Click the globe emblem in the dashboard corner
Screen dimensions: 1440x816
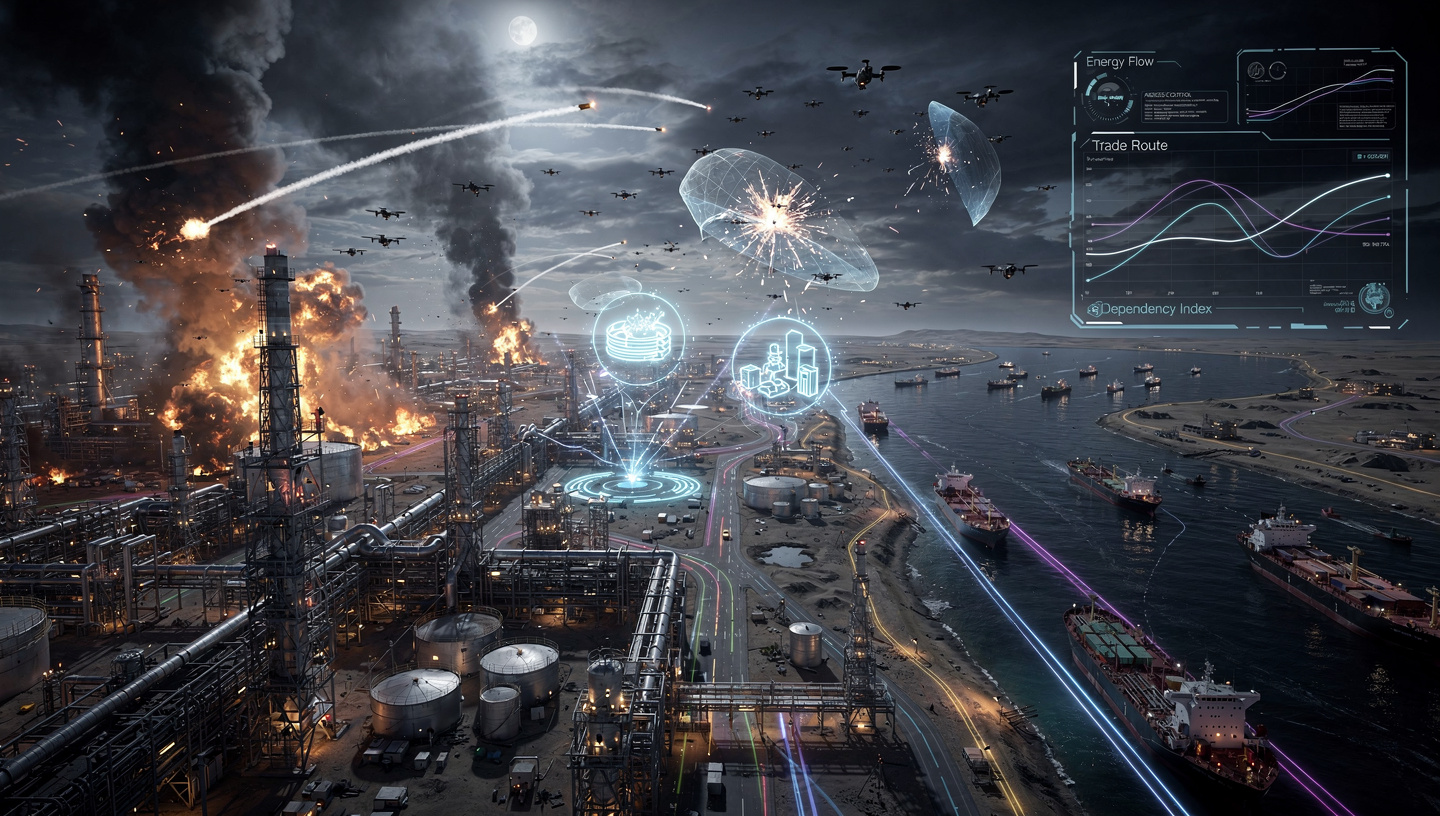pos(1375,297)
